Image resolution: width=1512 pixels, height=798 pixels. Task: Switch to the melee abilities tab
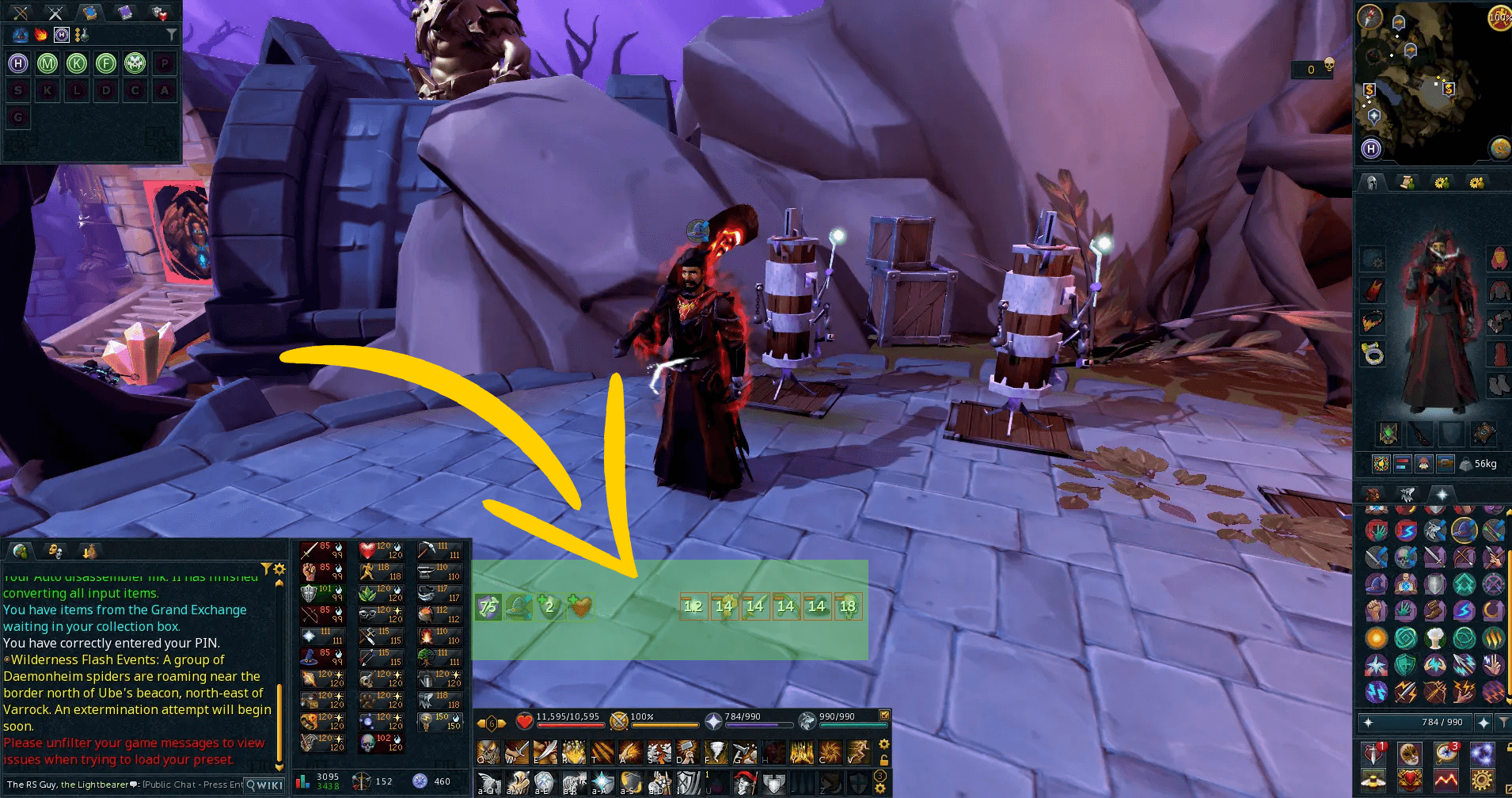point(55,13)
